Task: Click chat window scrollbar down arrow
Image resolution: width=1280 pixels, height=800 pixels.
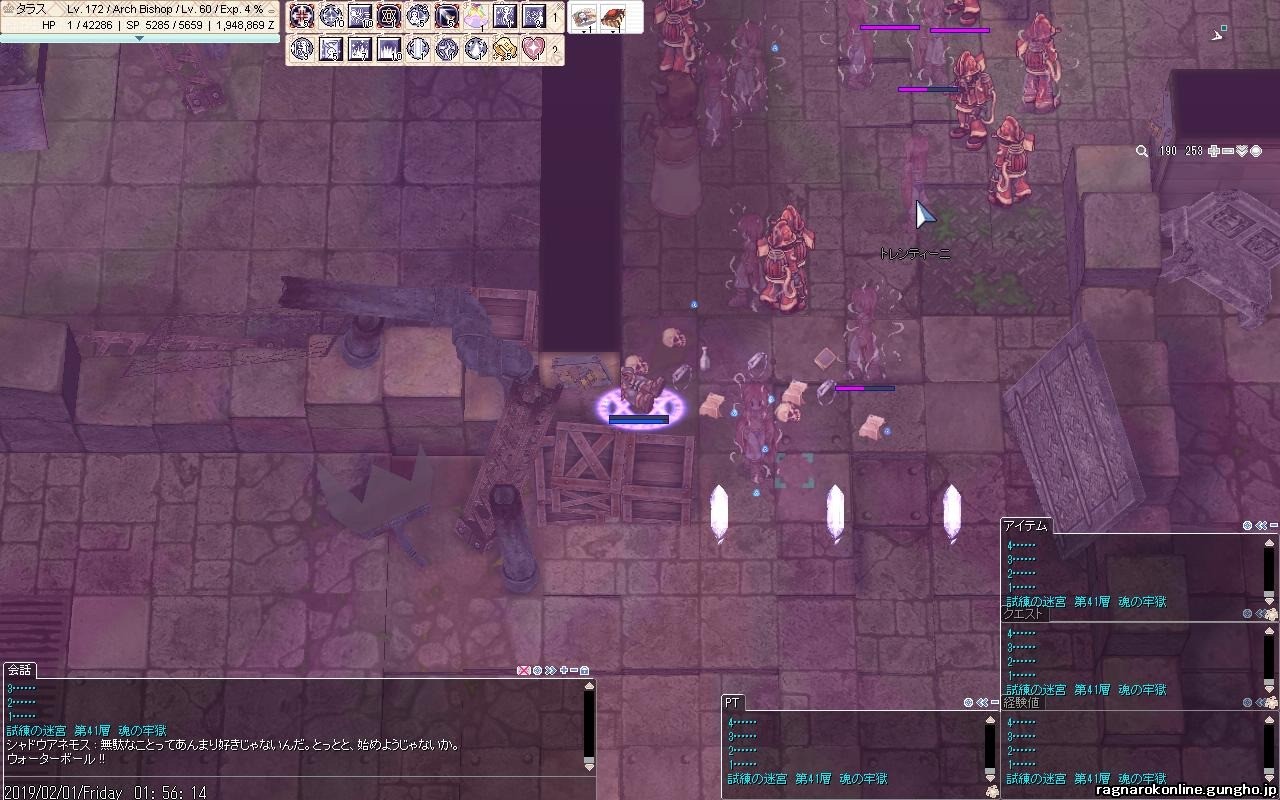Action: click(x=589, y=765)
